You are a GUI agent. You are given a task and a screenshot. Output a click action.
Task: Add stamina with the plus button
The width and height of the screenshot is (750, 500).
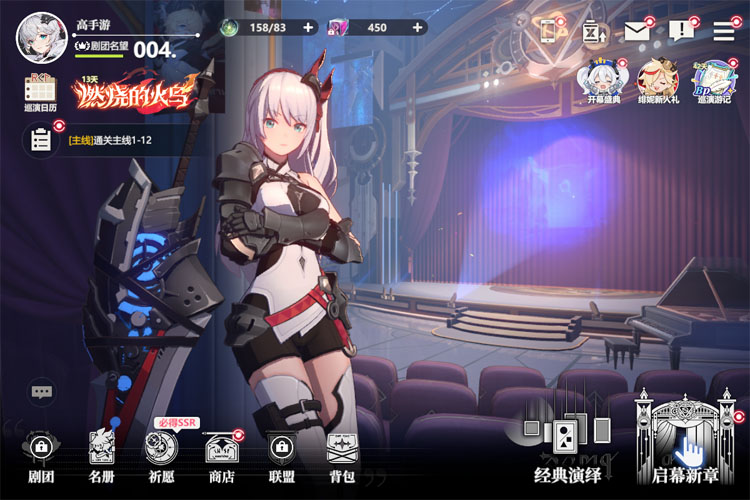tap(307, 28)
